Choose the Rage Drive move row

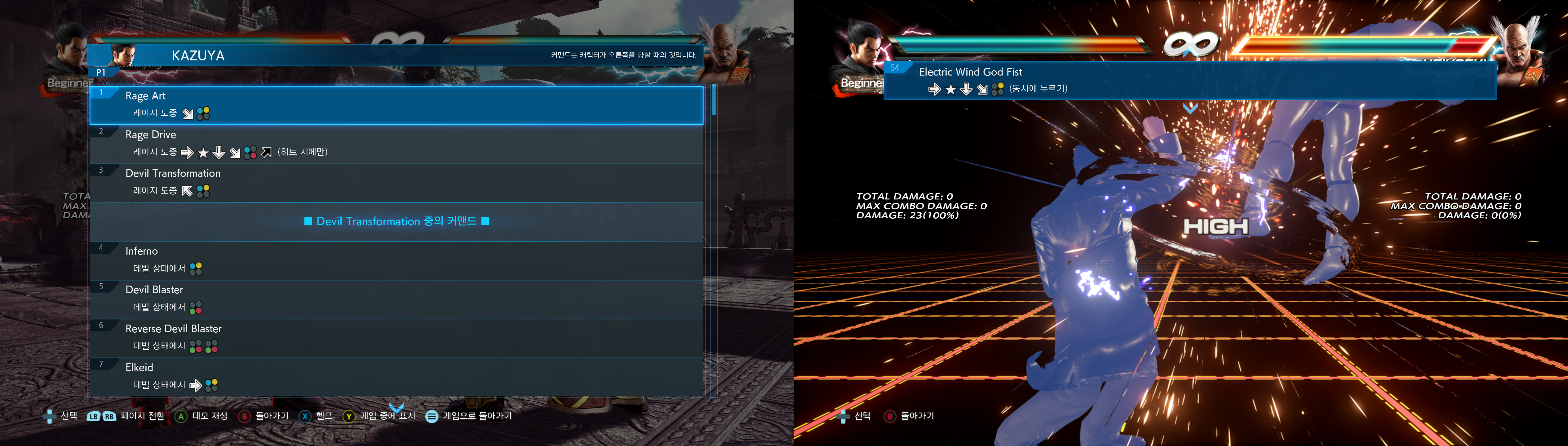tap(396, 144)
